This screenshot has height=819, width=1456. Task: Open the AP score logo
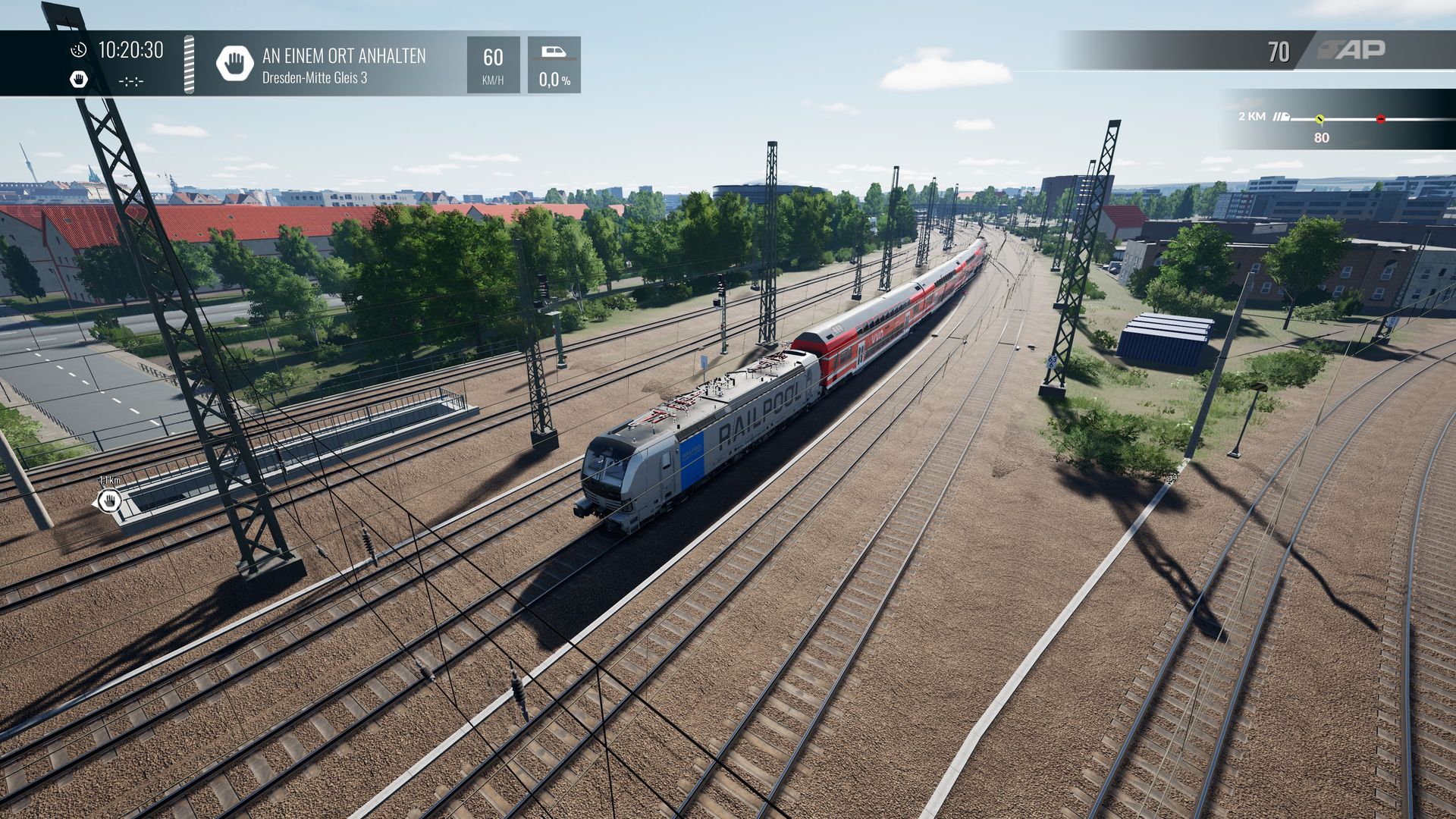click(1352, 50)
